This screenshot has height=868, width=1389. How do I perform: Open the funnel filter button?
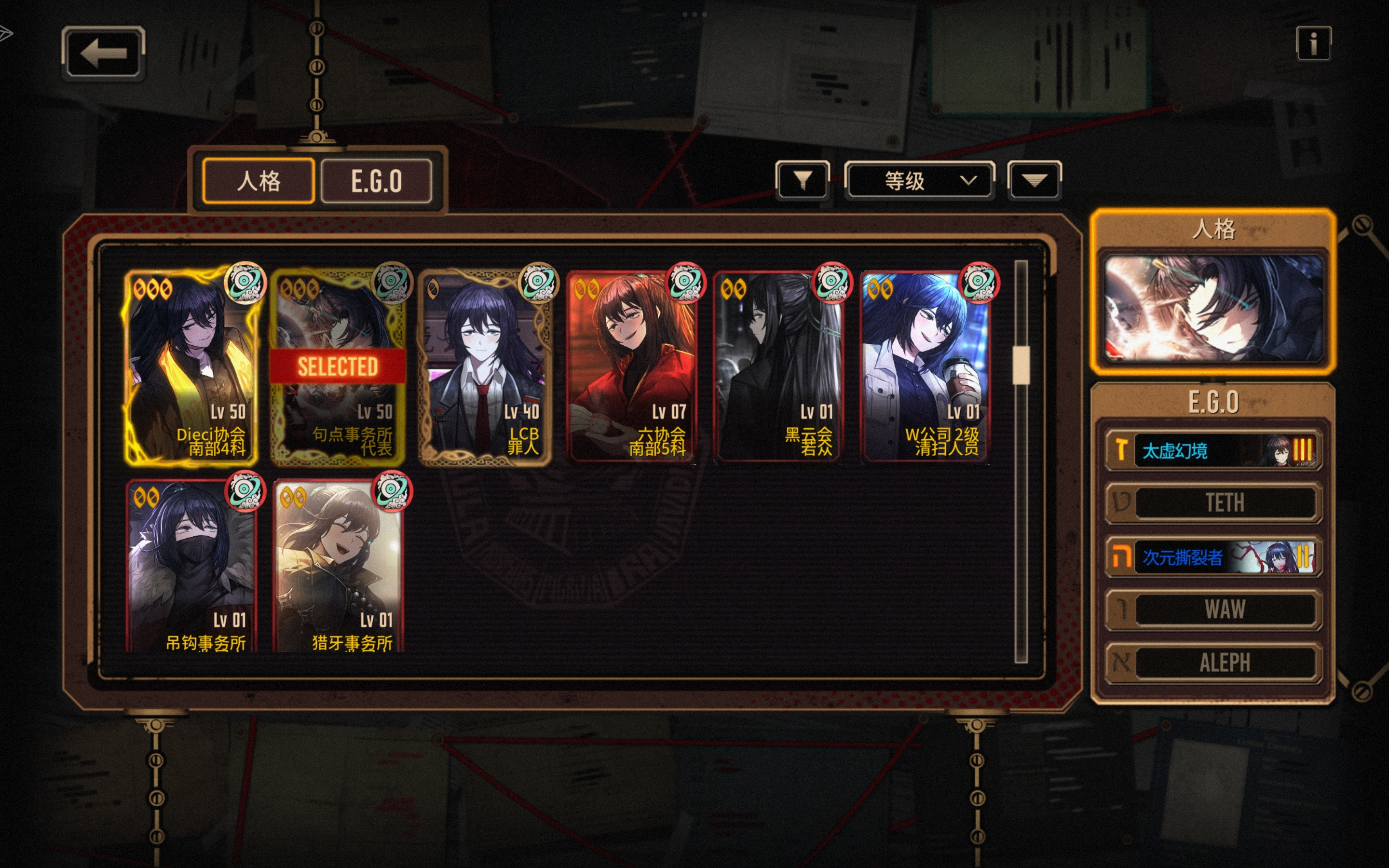pyautogui.click(x=802, y=181)
